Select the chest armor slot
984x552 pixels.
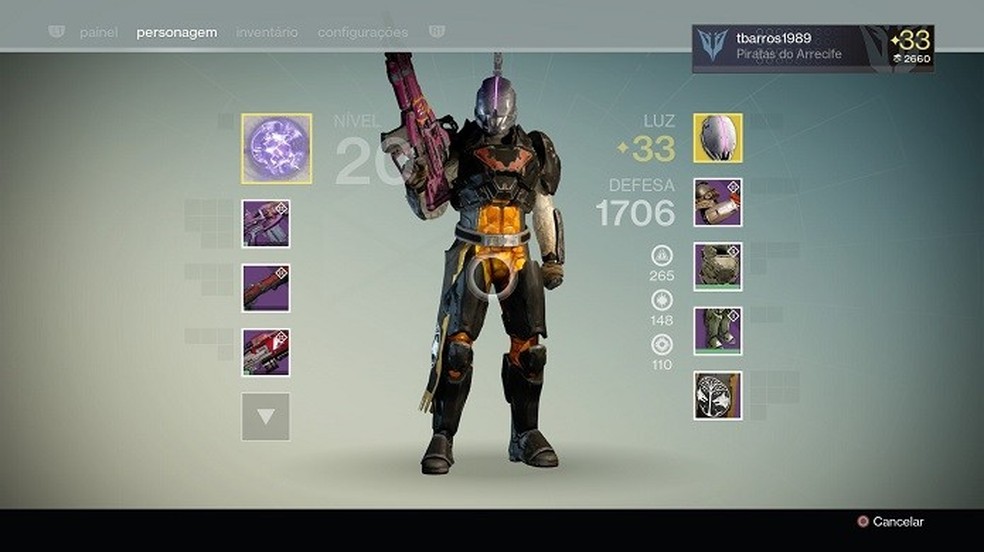(718, 266)
